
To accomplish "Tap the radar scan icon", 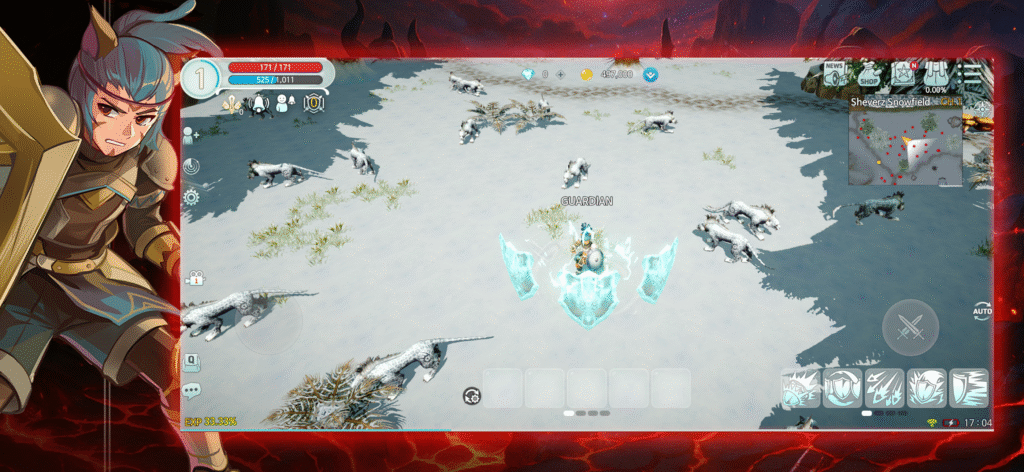I will pos(190,166).
